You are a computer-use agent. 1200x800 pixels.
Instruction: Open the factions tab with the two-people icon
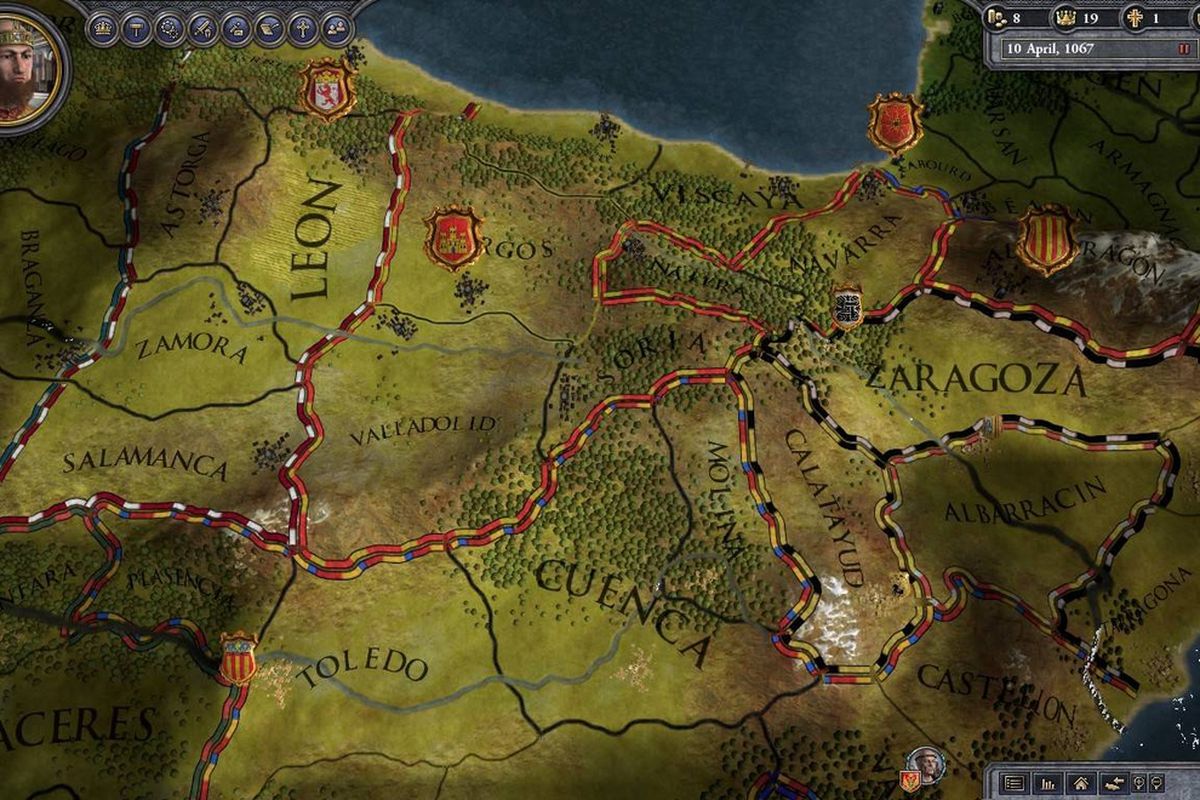click(336, 27)
